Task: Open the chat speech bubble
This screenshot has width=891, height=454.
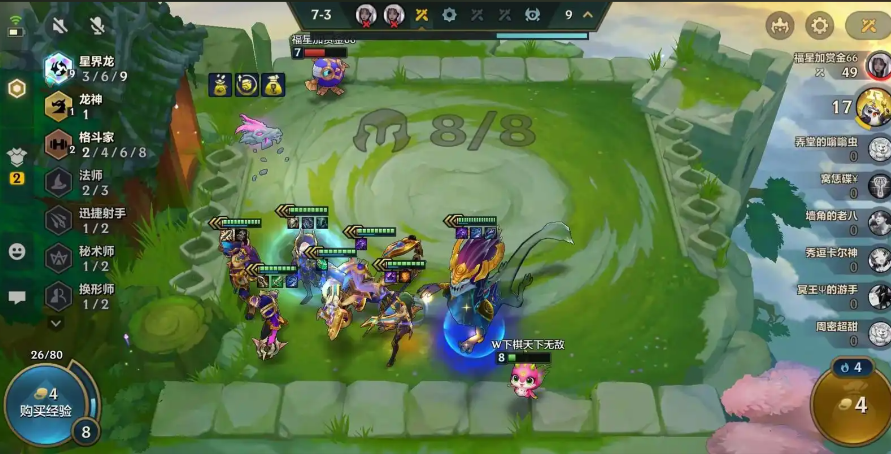Action: click(17, 297)
